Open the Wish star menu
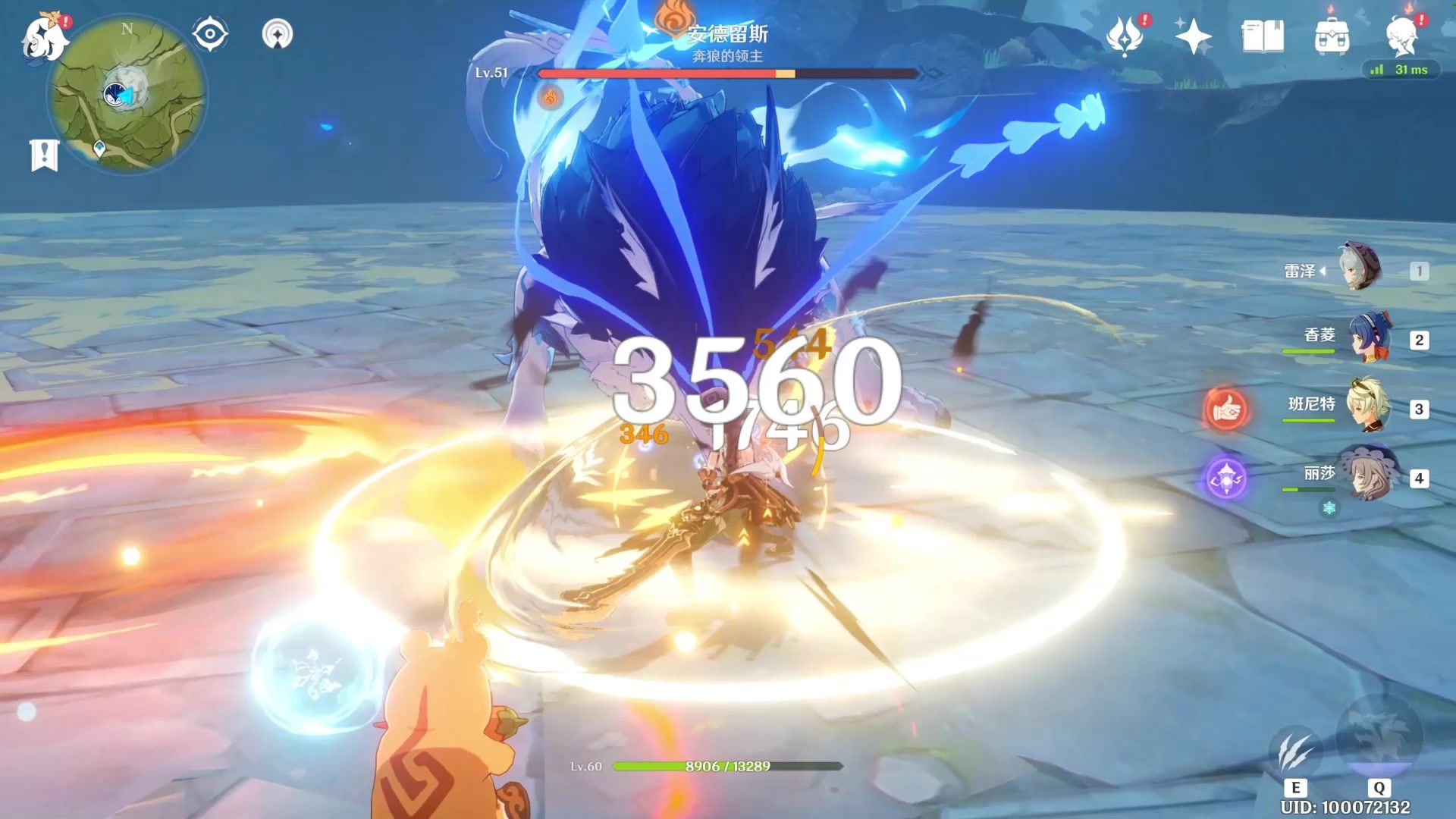This screenshot has height=819, width=1456. [1193, 36]
